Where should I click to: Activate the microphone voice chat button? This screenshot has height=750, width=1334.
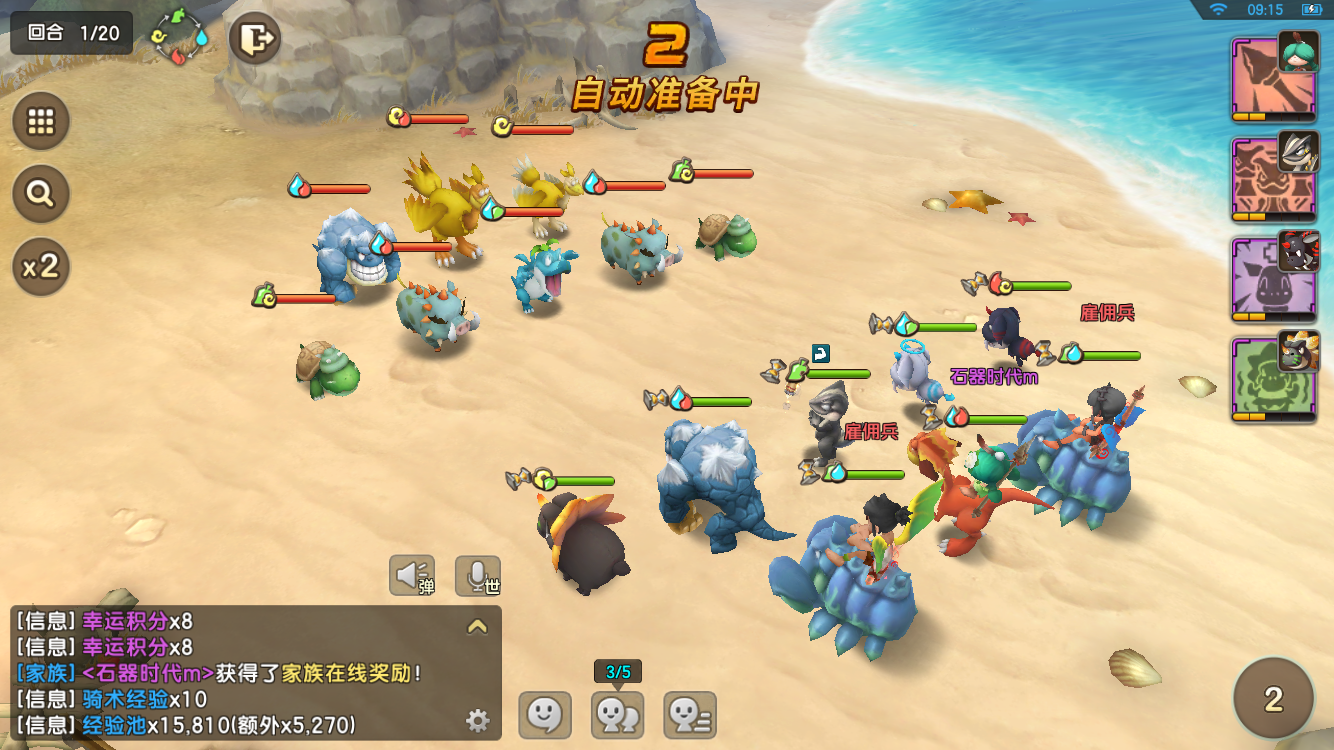[x=478, y=575]
